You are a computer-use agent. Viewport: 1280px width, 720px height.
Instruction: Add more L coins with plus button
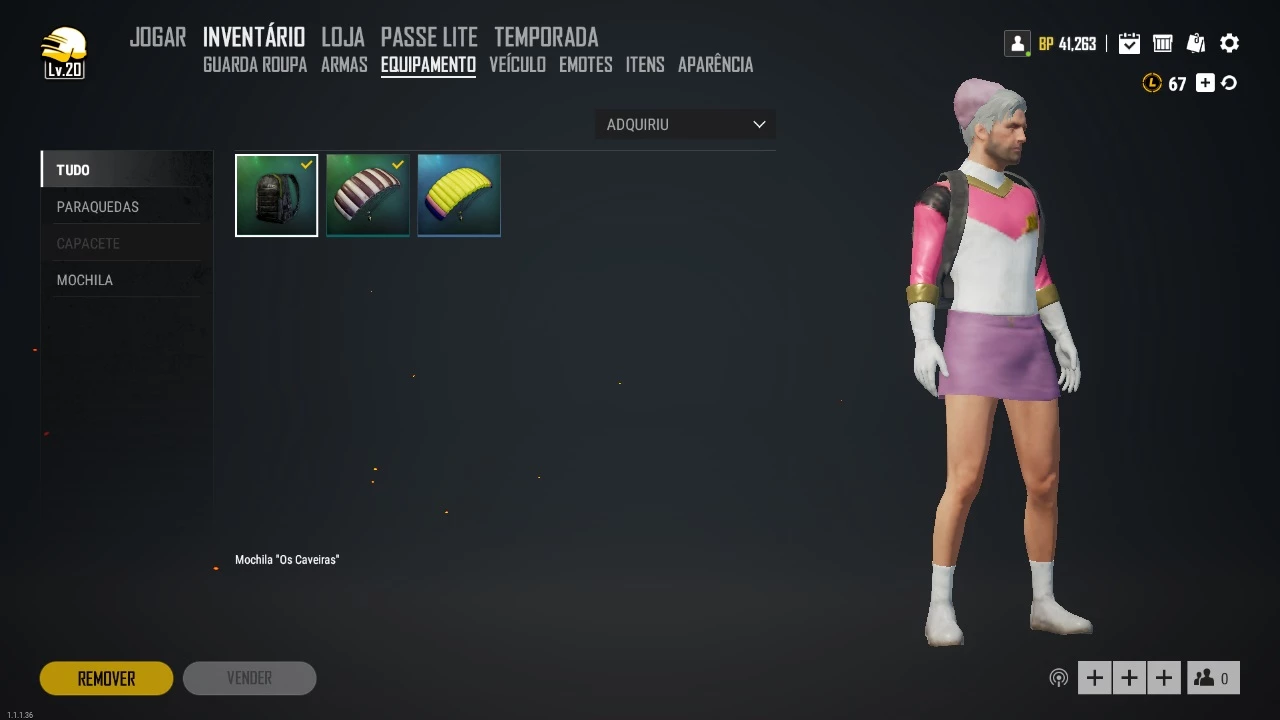point(1205,84)
